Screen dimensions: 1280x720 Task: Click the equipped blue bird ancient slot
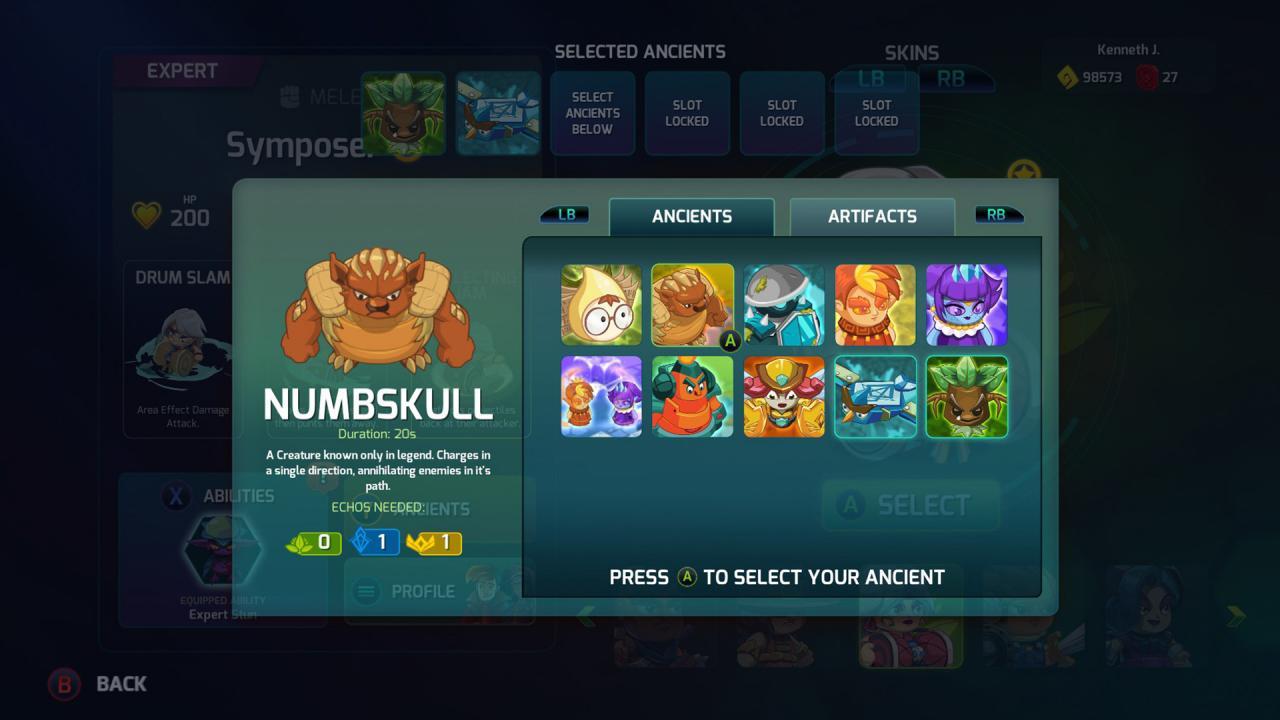tap(498, 113)
